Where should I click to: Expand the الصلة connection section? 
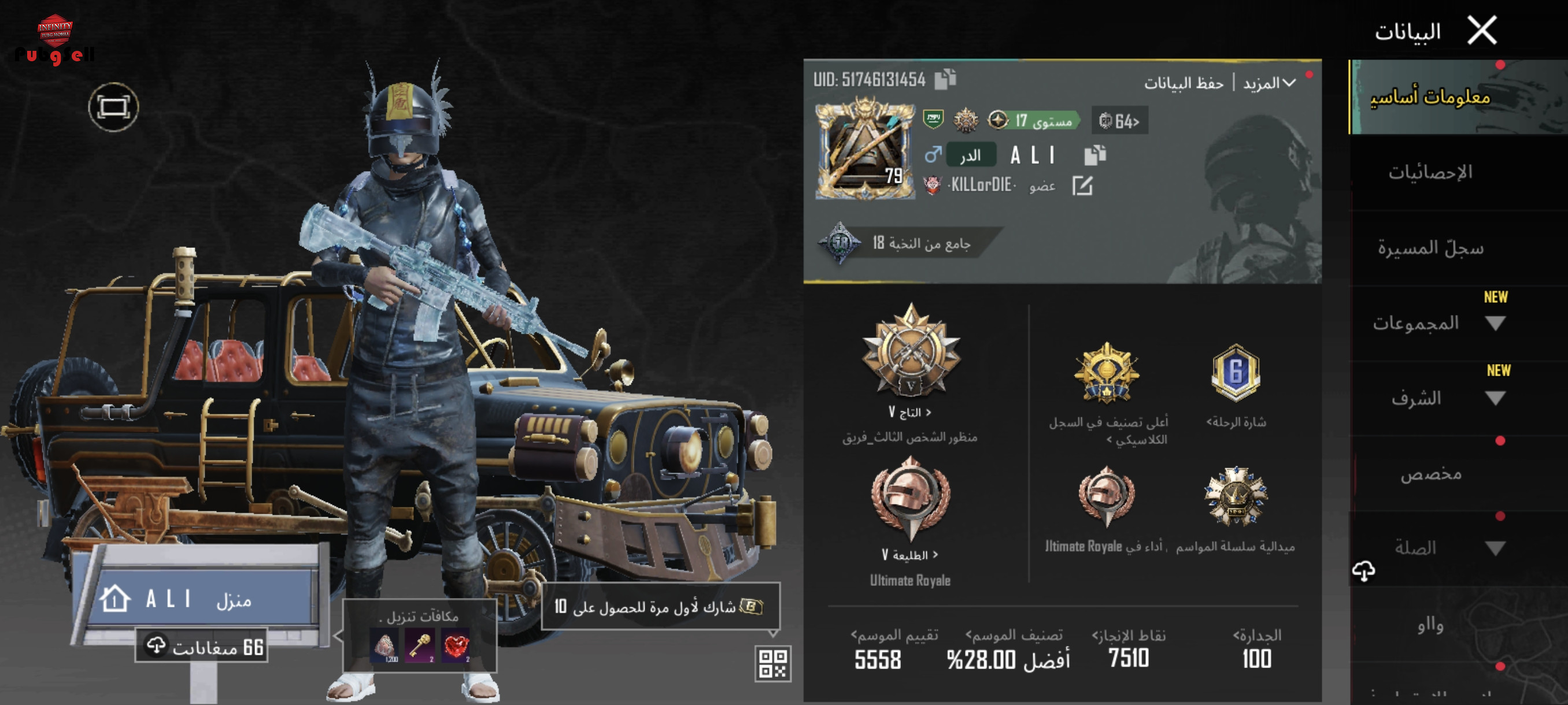[1495, 548]
